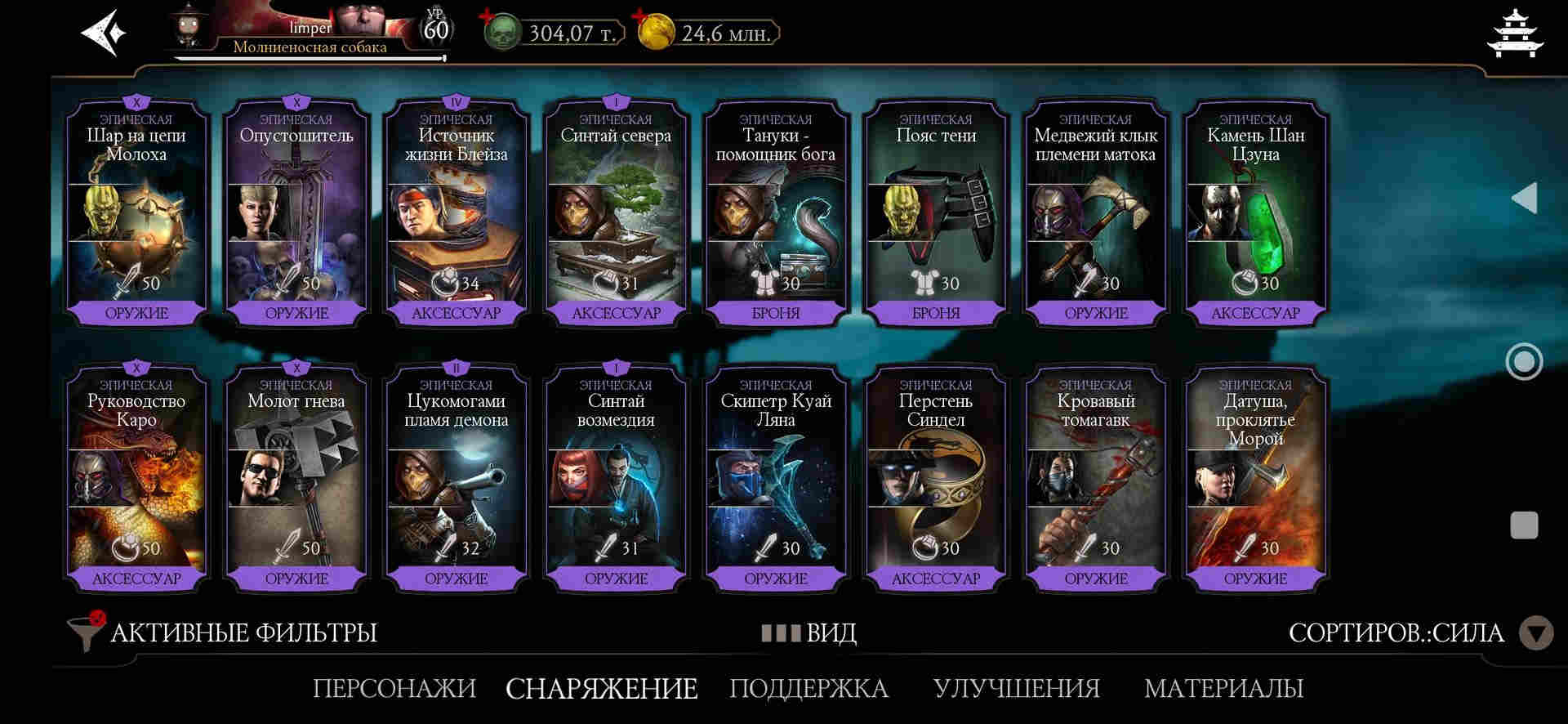Switch to the ПЕРСОНАЖИ tab

394,688
